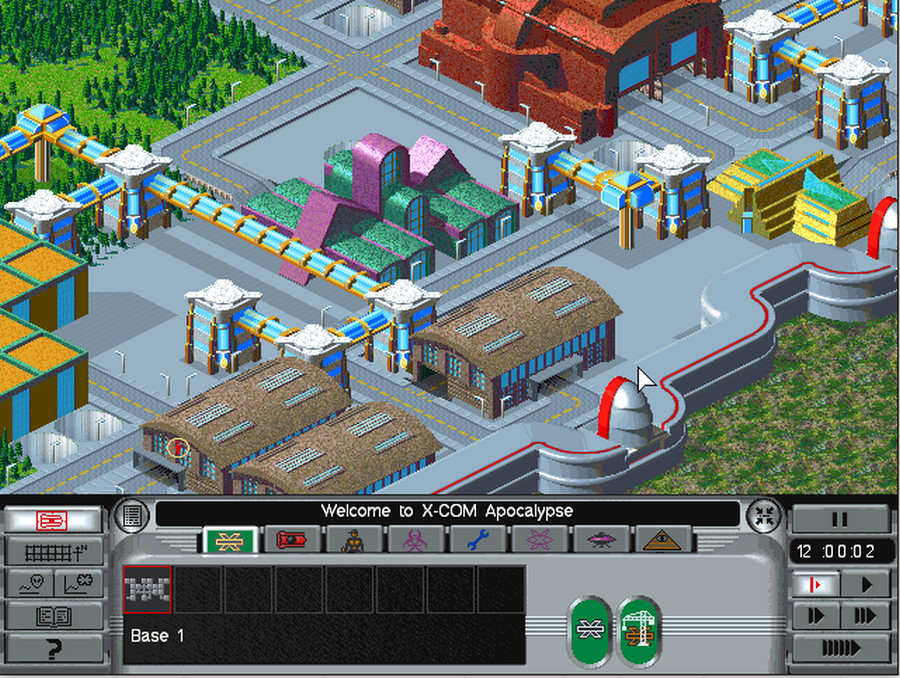
Task: Open the Ufopaedia book button
Action: tap(53, 616)
